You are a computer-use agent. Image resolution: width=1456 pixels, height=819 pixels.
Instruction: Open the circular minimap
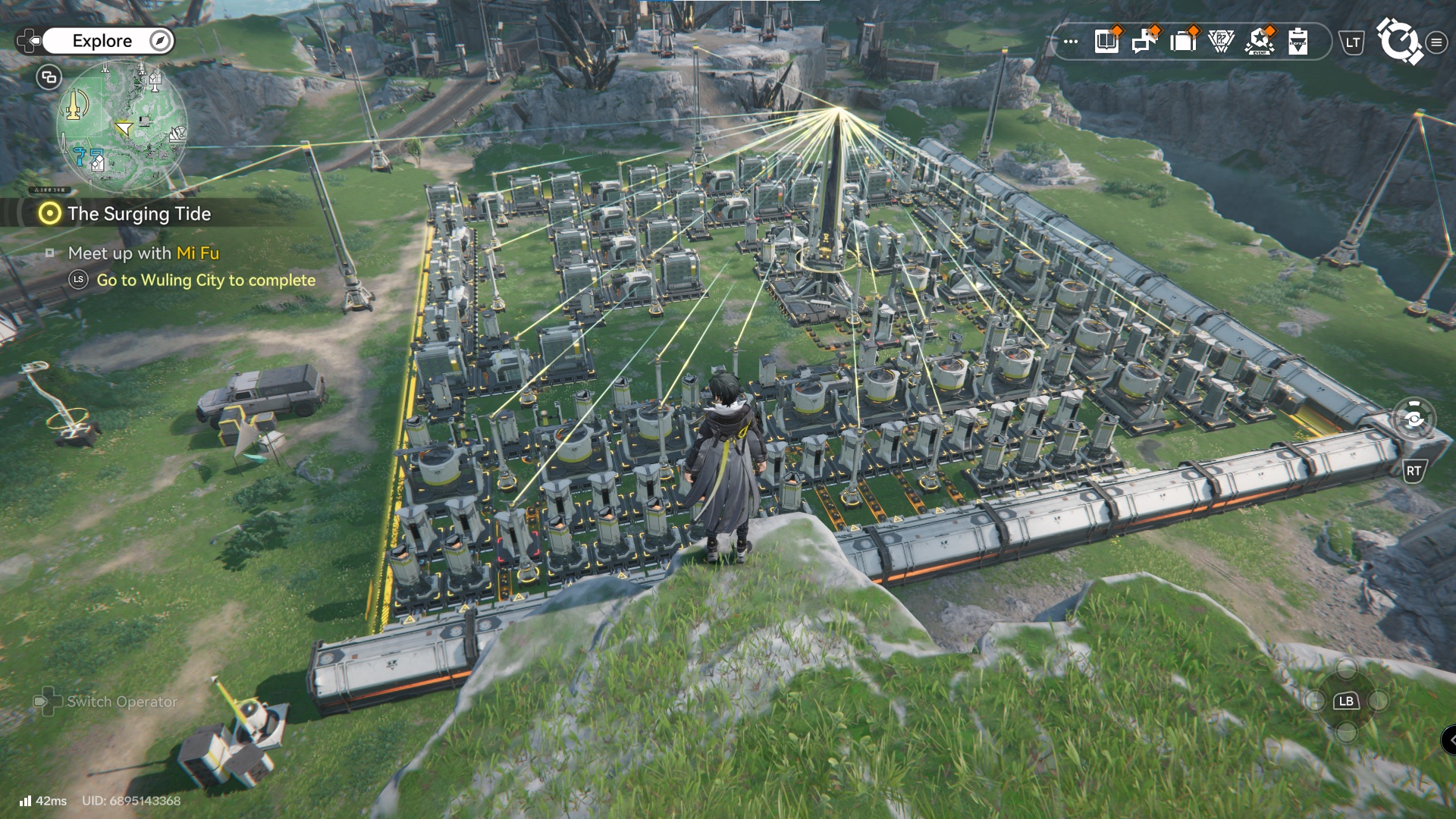(x=121, y=127)
